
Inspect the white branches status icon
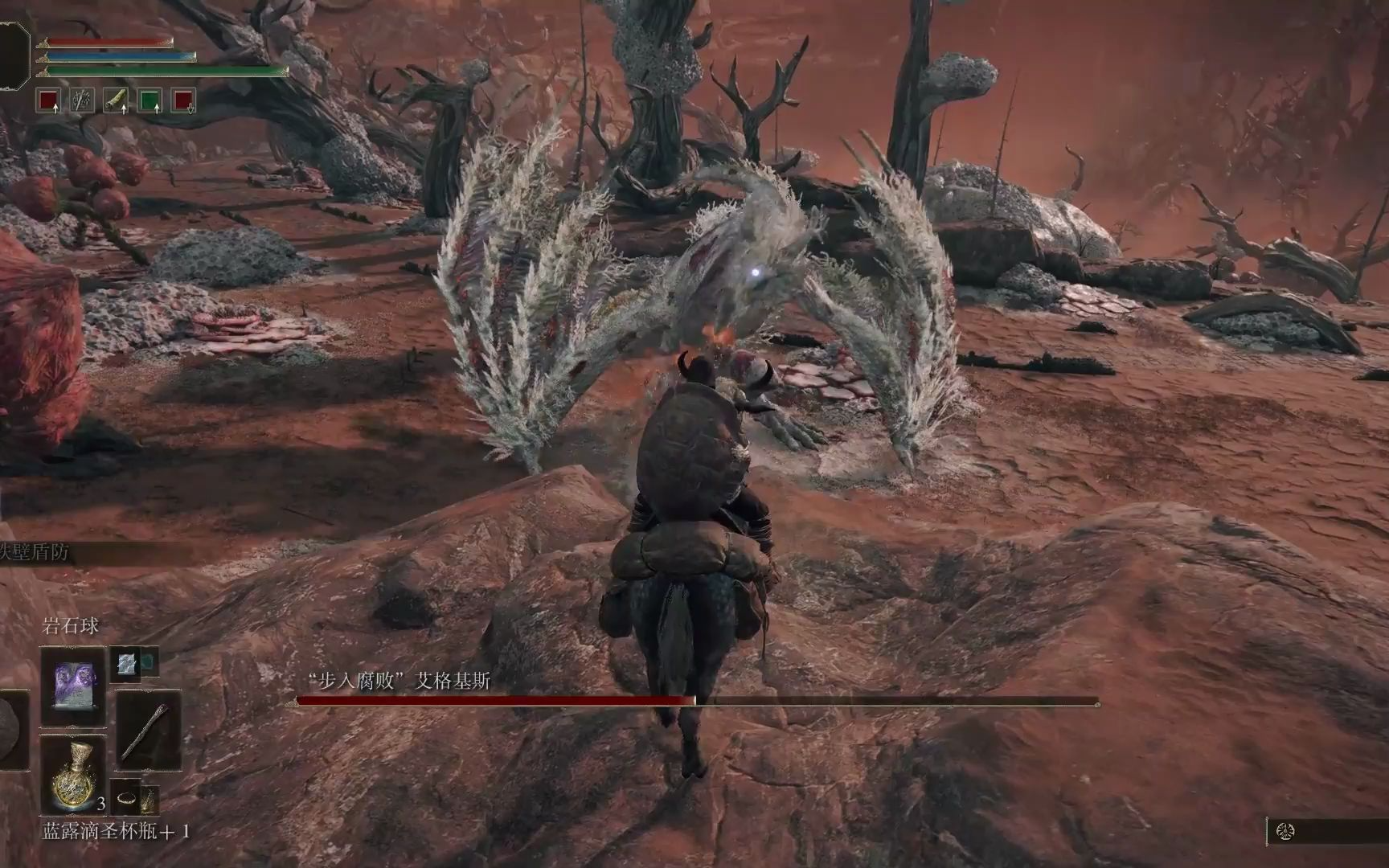[83, 100]
